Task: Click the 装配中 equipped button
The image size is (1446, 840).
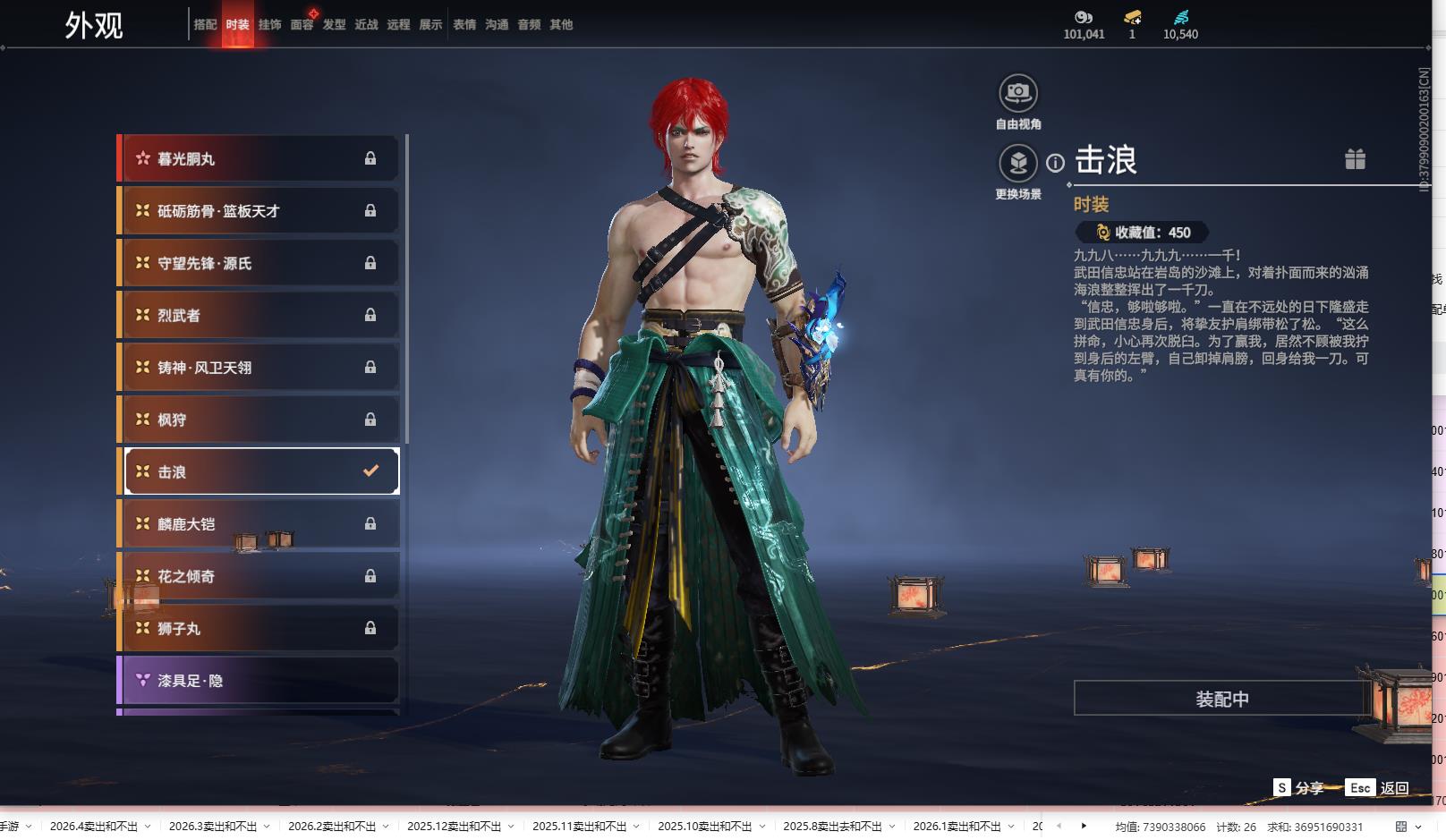Action: [x=1221, y=699]
